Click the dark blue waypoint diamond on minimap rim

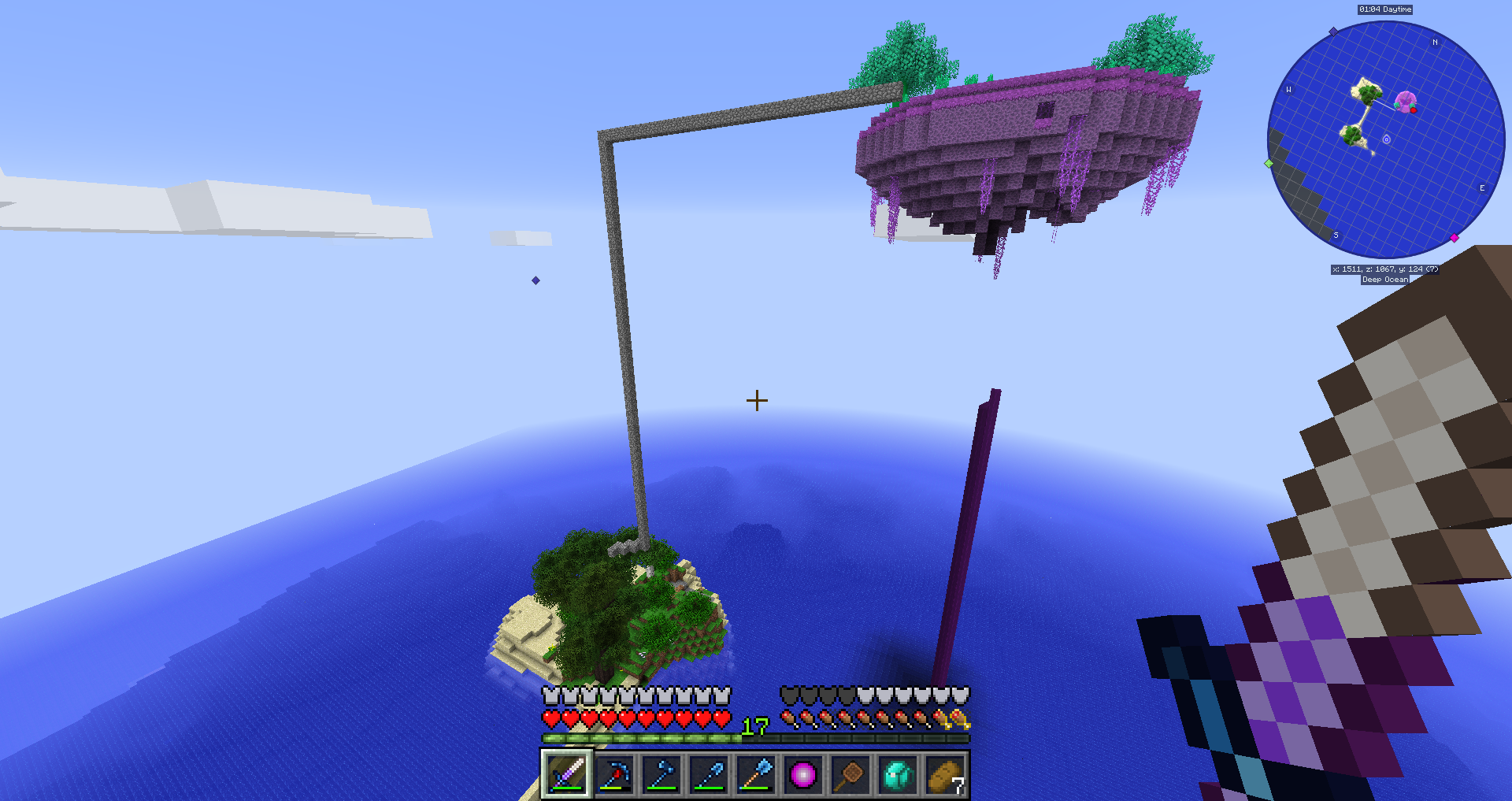click(1333, 32)
